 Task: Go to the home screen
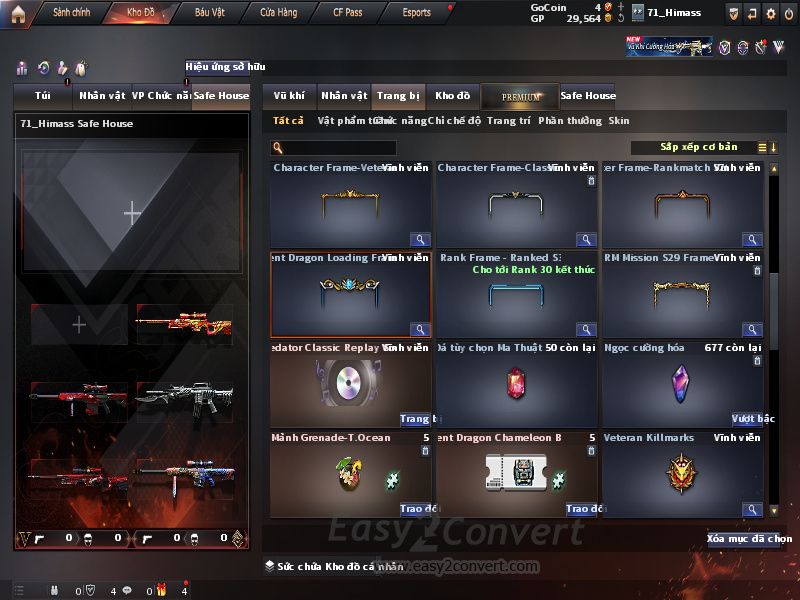point(18,13)
